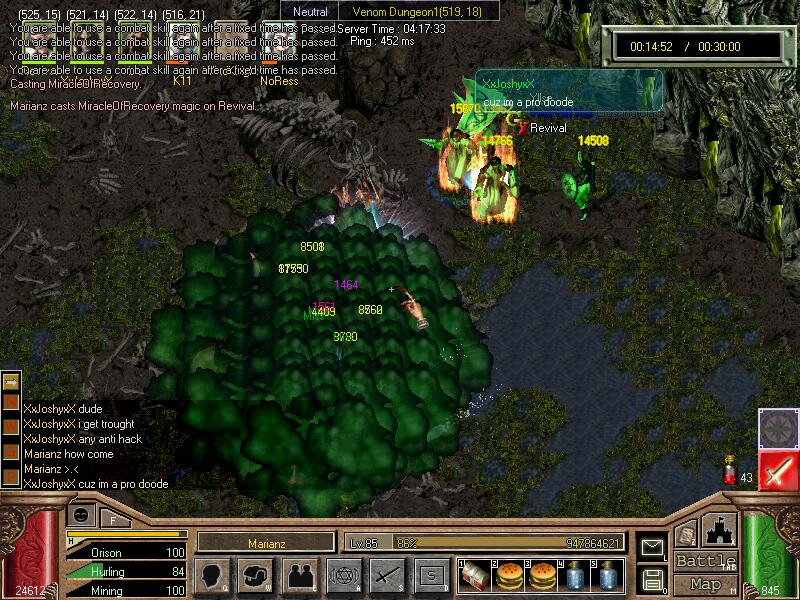Image resolution: width=800 pixels, height=600 pixels.
Task: Open the inventory bag icon
Action: coord(255,576)
